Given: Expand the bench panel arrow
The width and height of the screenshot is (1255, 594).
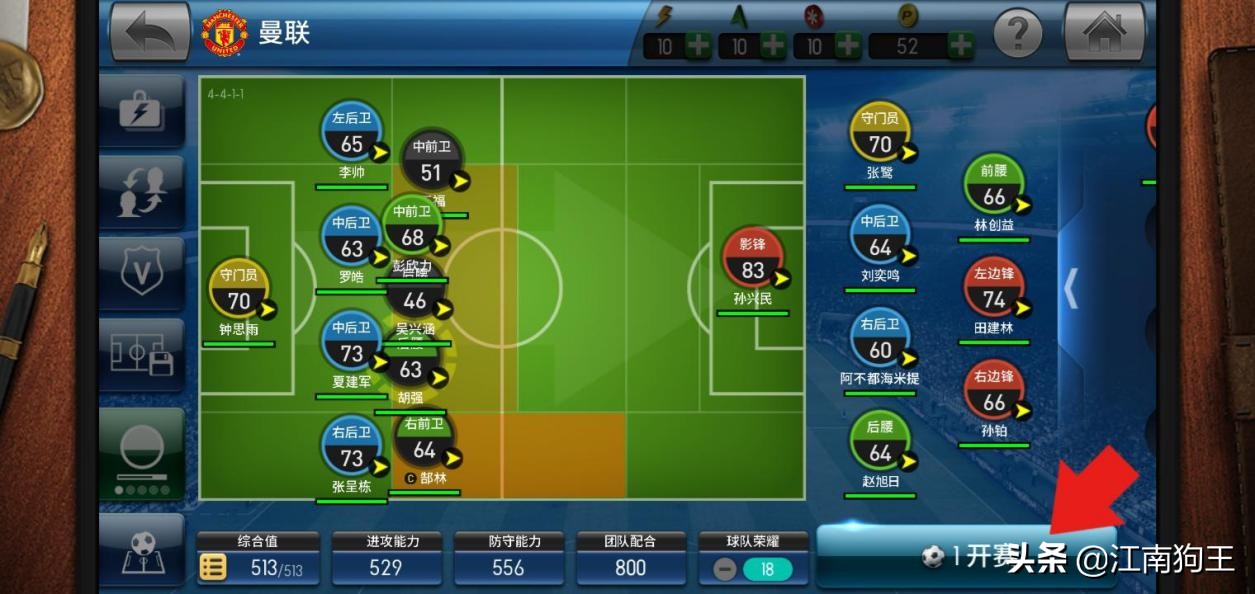Looking at the screenshot, I should (x=1070, y=287).
